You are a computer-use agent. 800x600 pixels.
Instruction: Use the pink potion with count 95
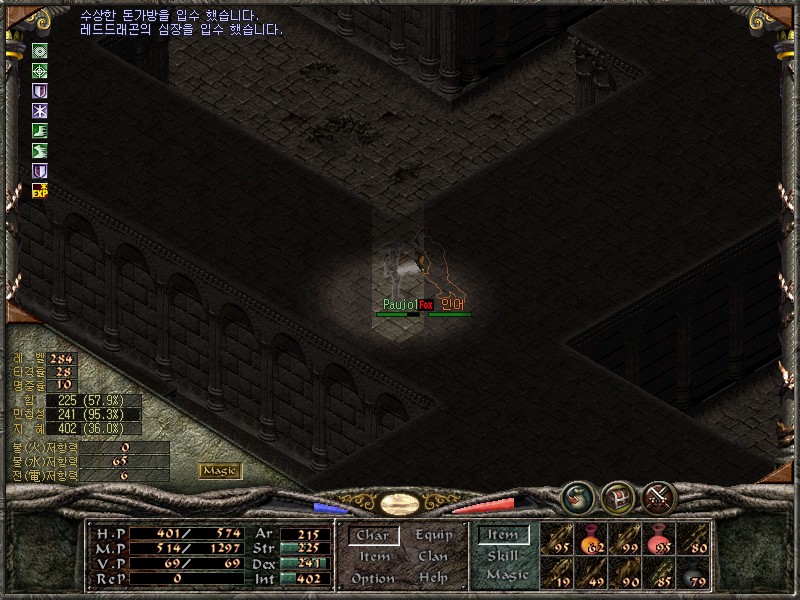click(x=659, y=539)
